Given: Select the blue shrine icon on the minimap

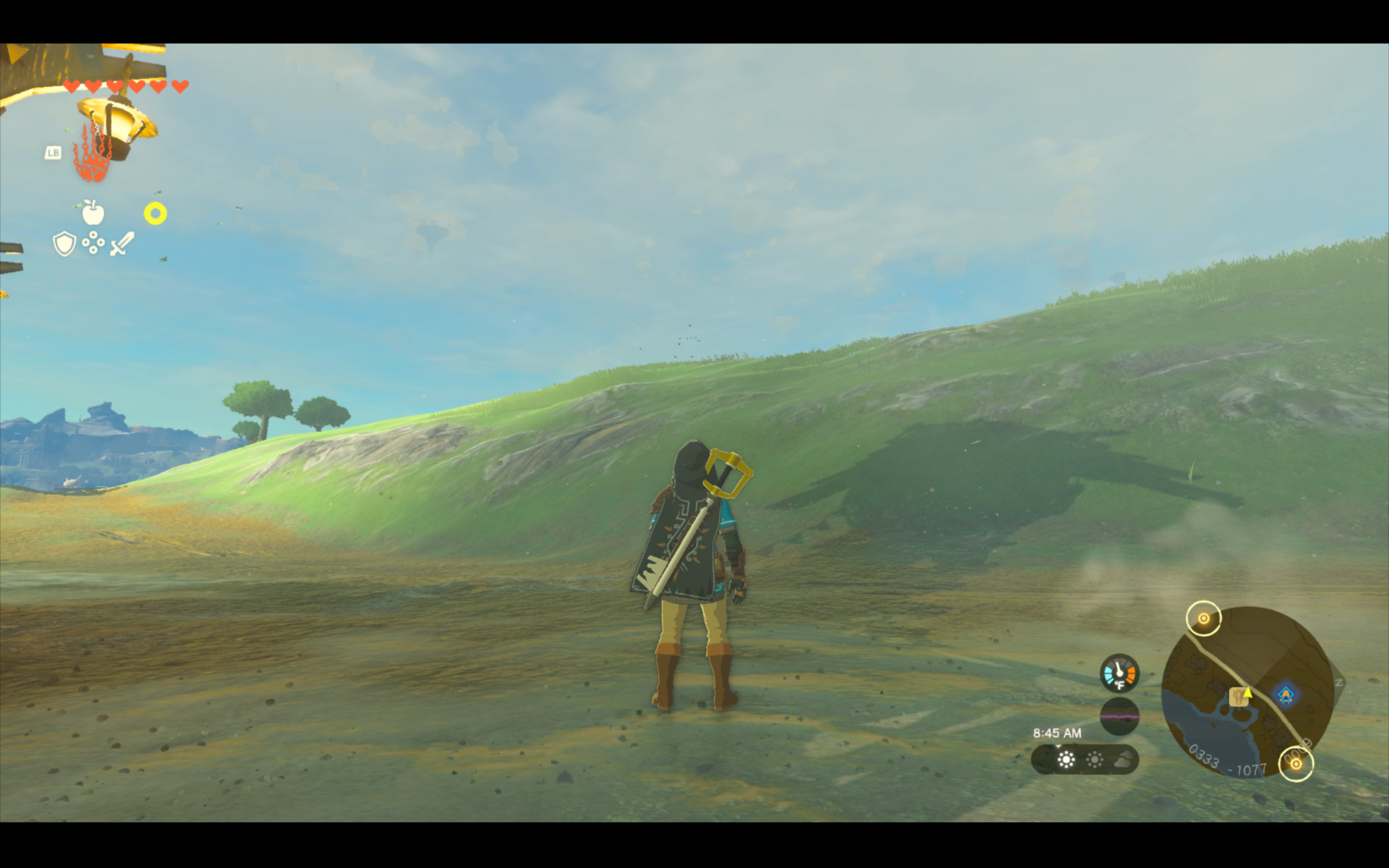Looking at the screenshot, I should pyautogui.click(x=1286, y=694).
